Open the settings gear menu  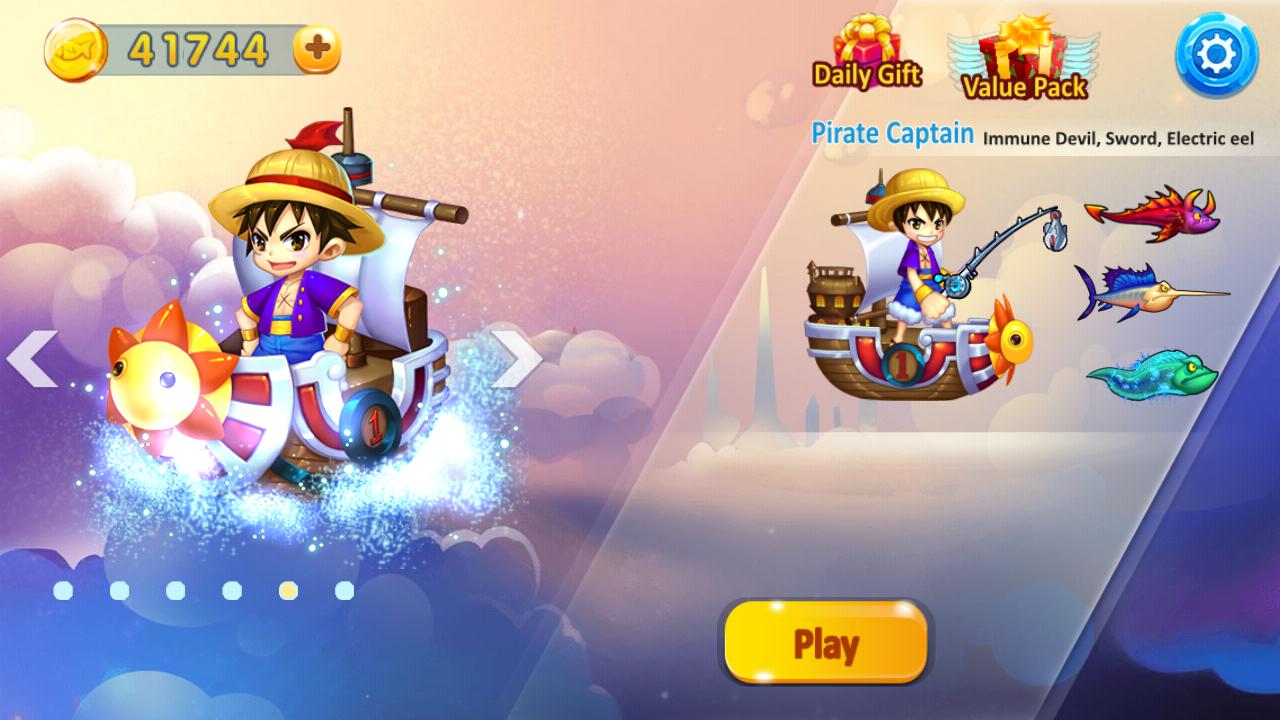[x=1215, y=56]
